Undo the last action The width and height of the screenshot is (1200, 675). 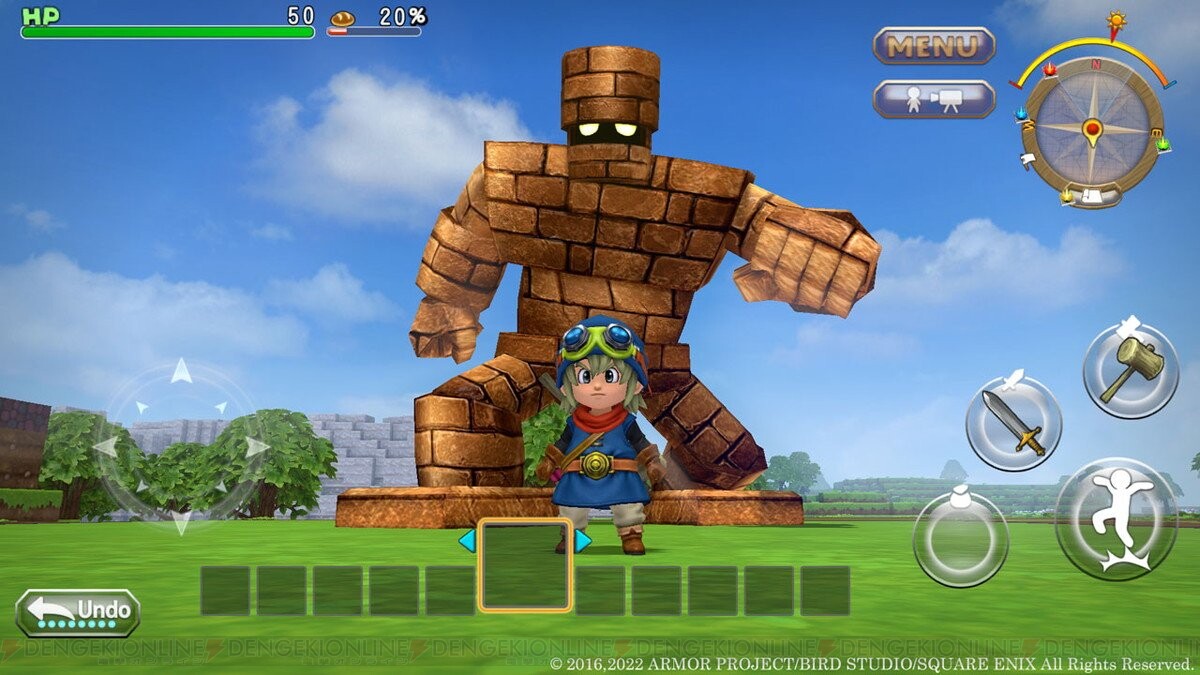click(x=78, y=612)
